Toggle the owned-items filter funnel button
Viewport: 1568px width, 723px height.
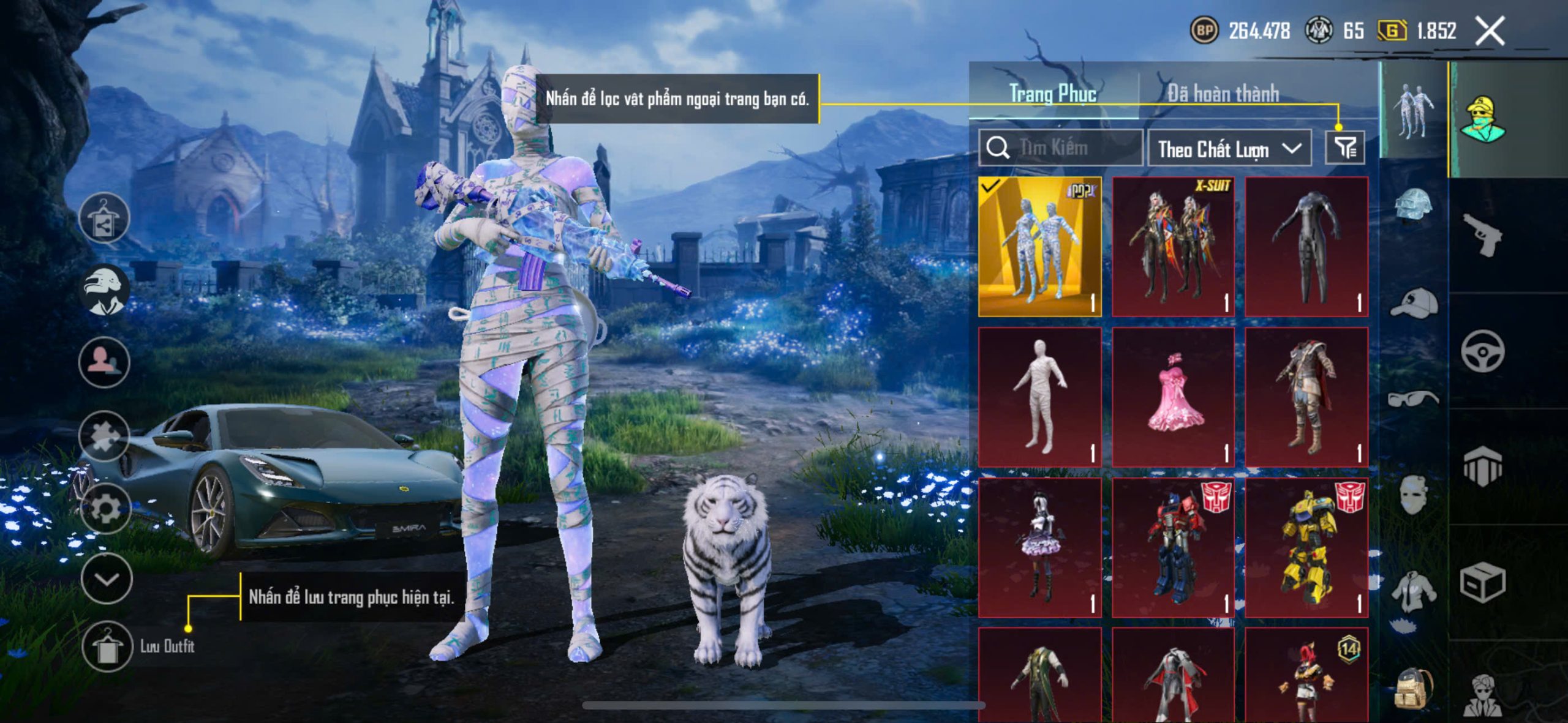pos(1344,148)
